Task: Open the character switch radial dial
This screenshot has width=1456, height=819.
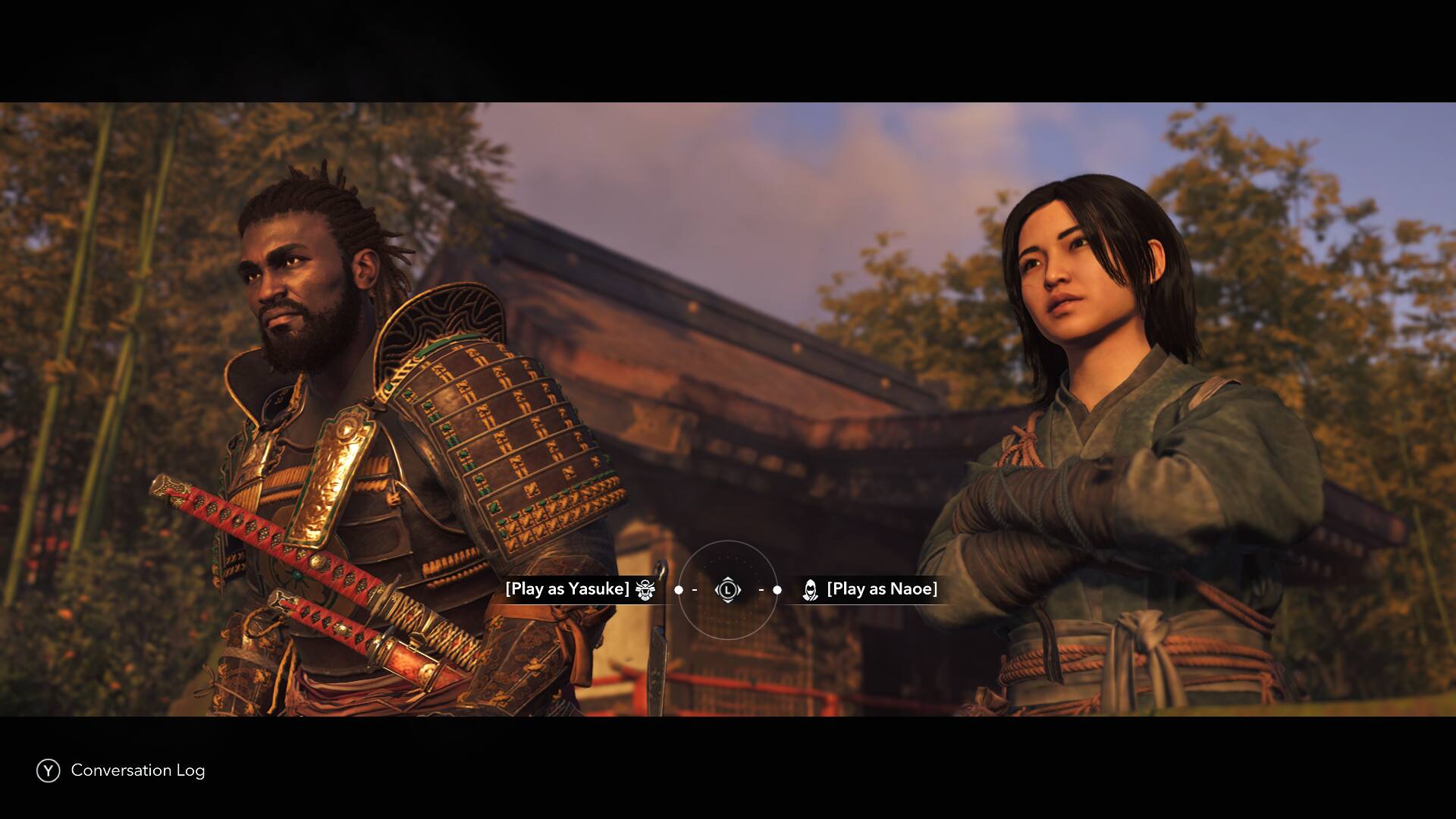Action: coord(727,589)
